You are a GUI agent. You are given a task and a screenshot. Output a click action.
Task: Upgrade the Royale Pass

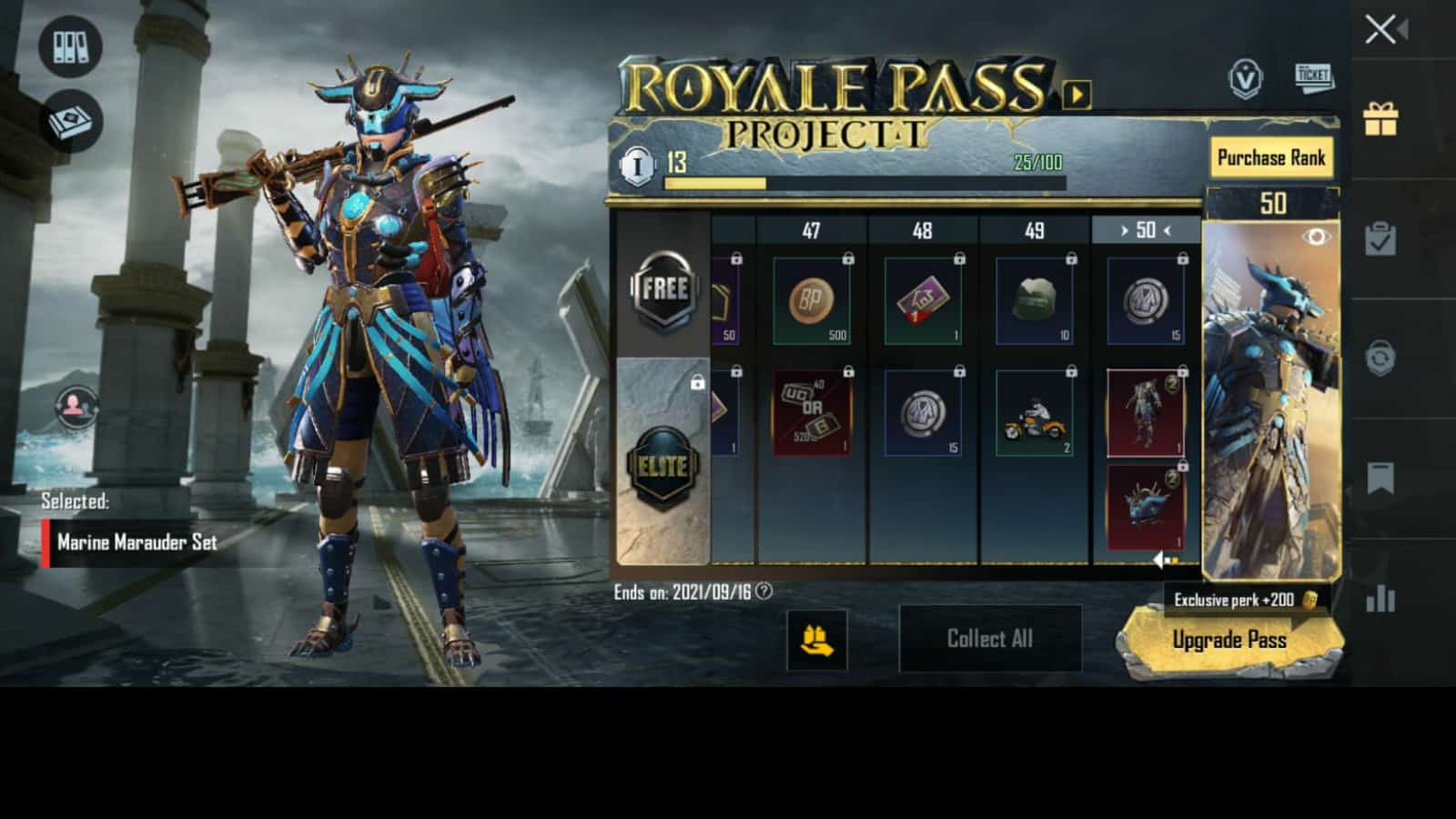[x=1229, y=641]
